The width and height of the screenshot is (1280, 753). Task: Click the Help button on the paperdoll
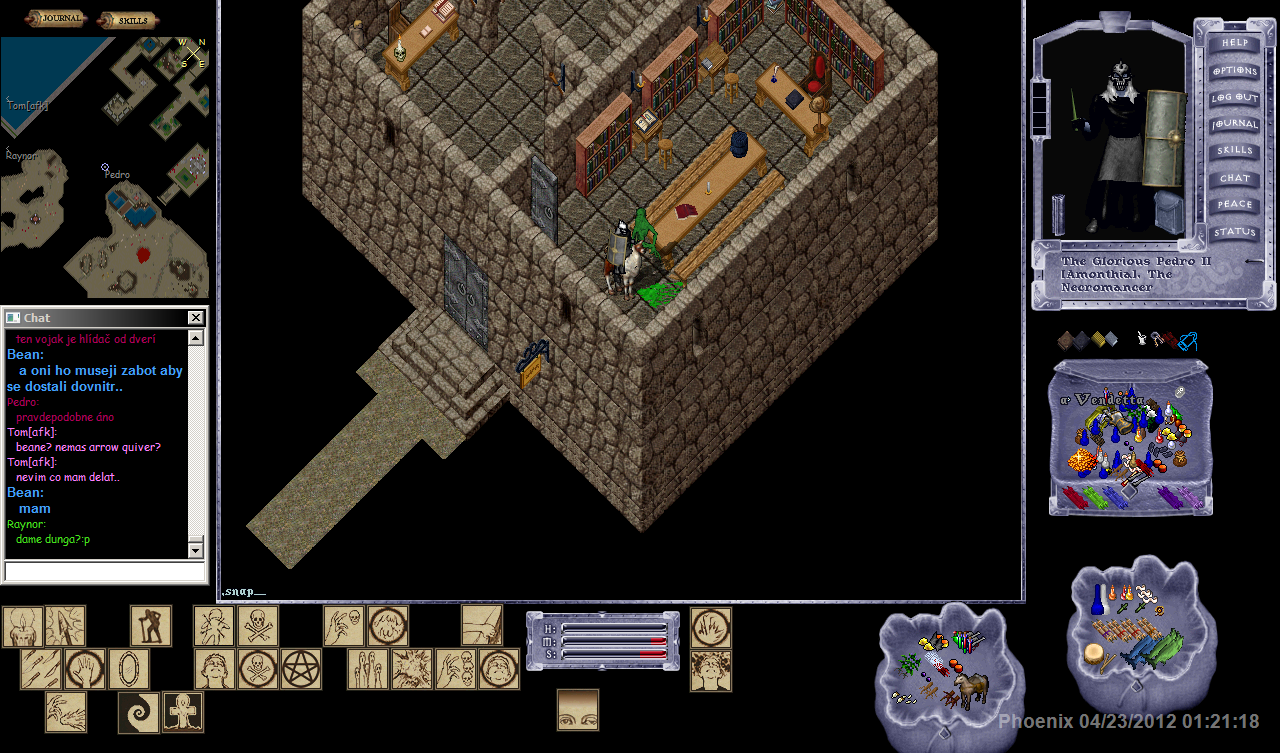[1234, 43]
